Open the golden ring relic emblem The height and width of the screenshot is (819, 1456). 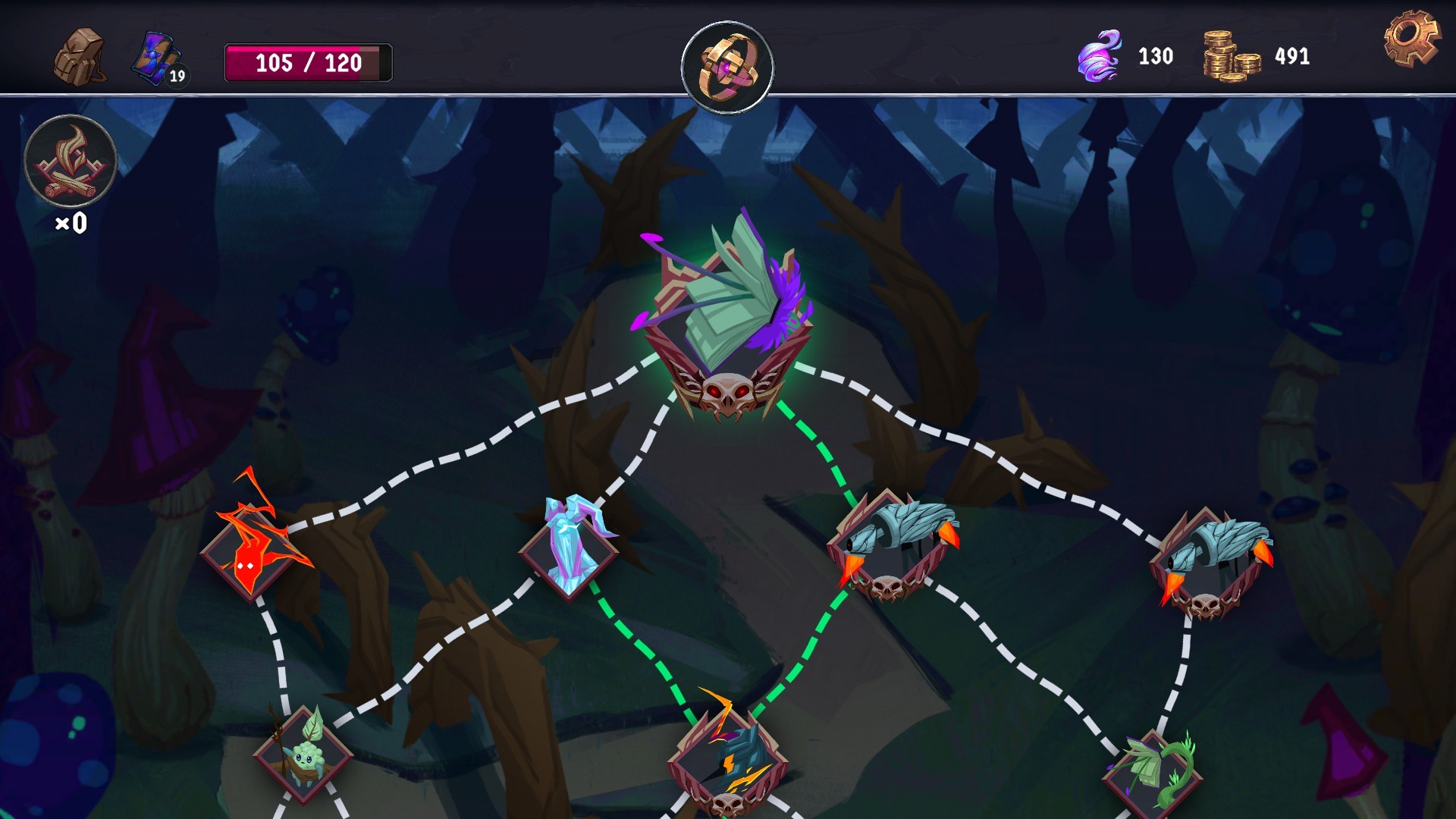coord(727,67)
